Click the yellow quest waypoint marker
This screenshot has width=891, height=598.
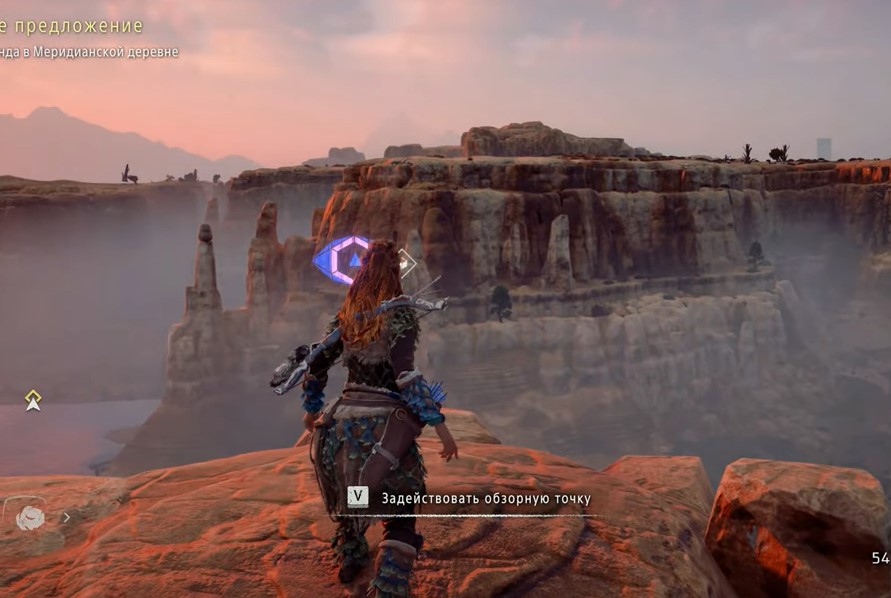(33, 400)
